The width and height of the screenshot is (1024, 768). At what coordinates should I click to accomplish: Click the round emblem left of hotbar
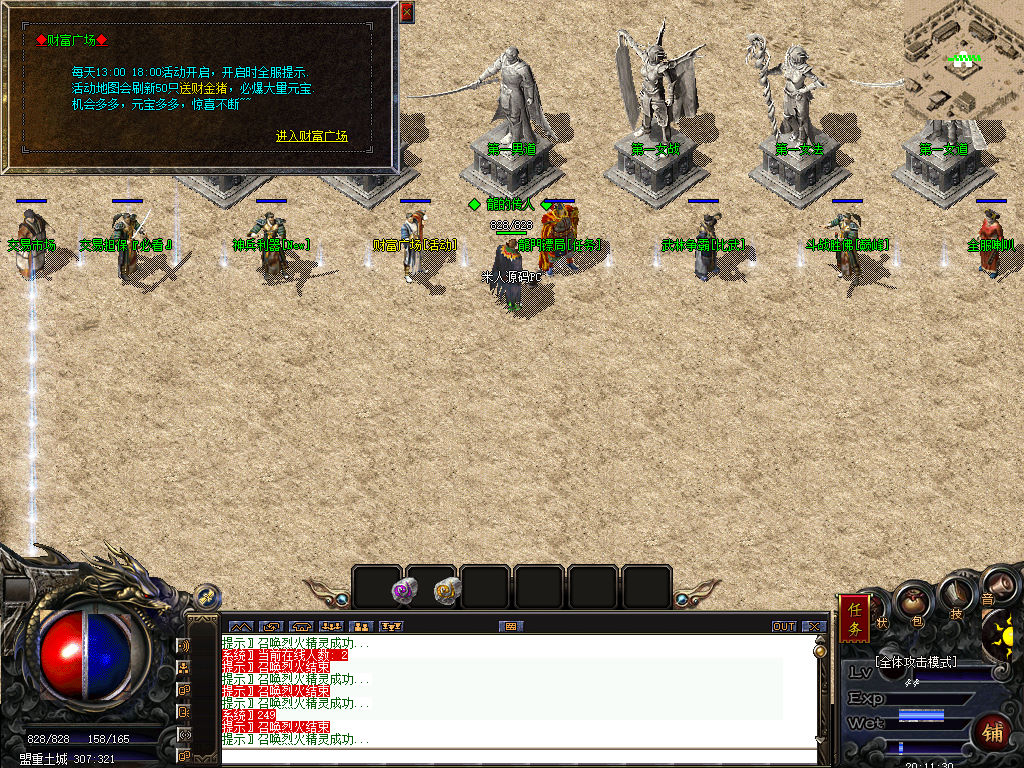pyautogui.click(x=207, y=596)
